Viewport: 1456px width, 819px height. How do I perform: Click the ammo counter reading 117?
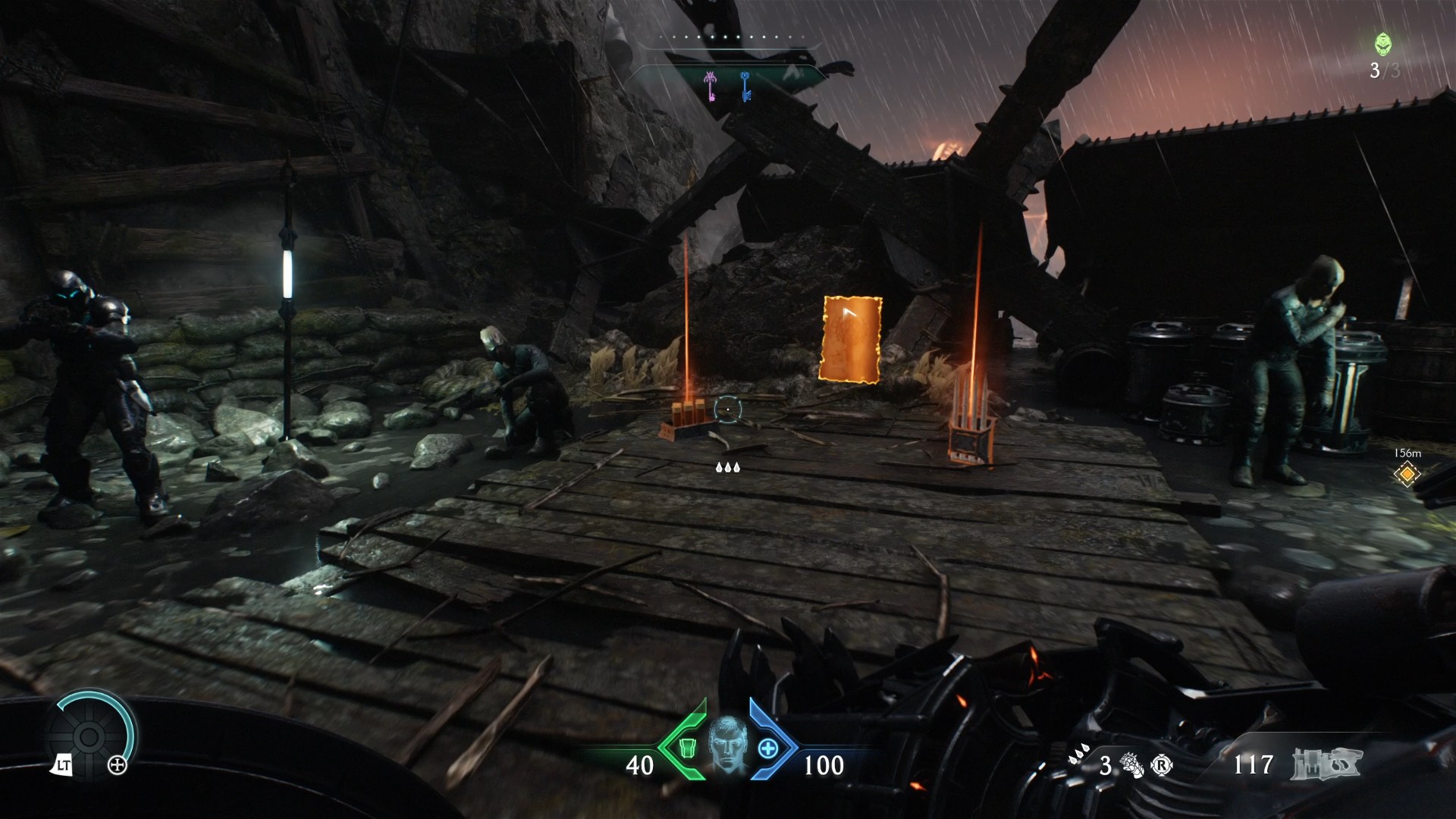(x=1253, y=764)
